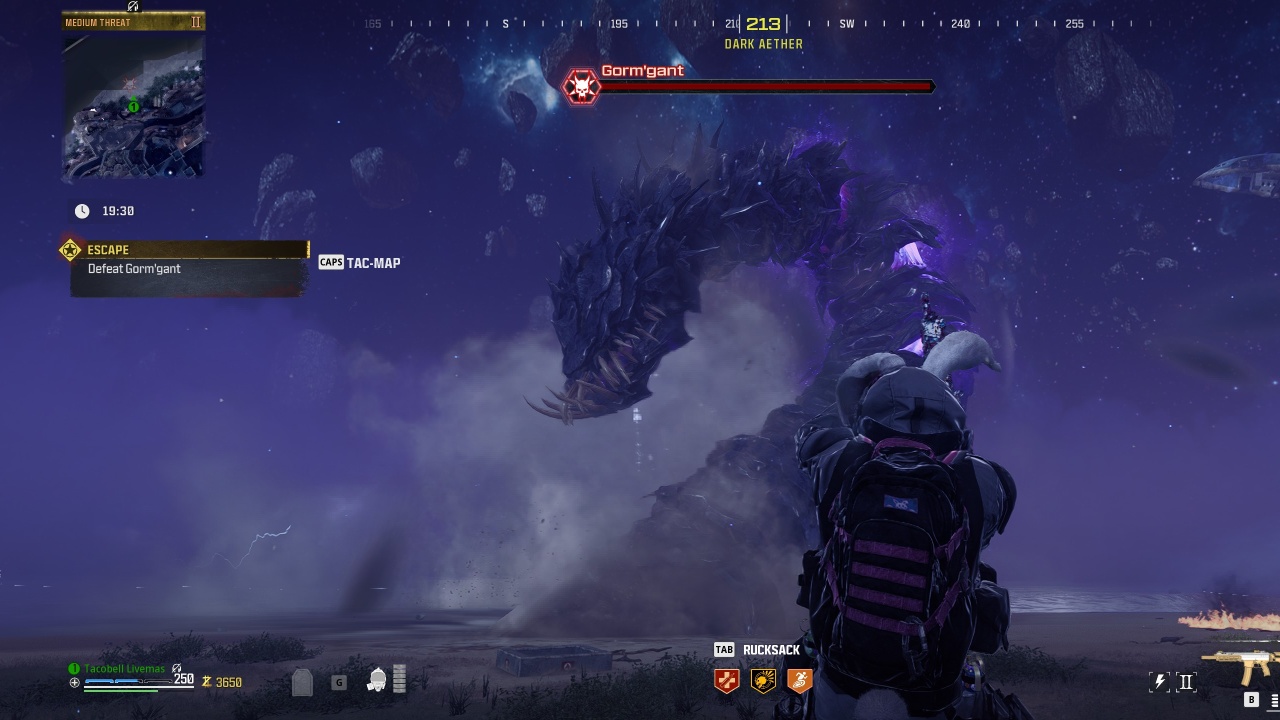Click the Medium Threat zone banner
The image size is (1280, 720).
(x=133, y=22)
